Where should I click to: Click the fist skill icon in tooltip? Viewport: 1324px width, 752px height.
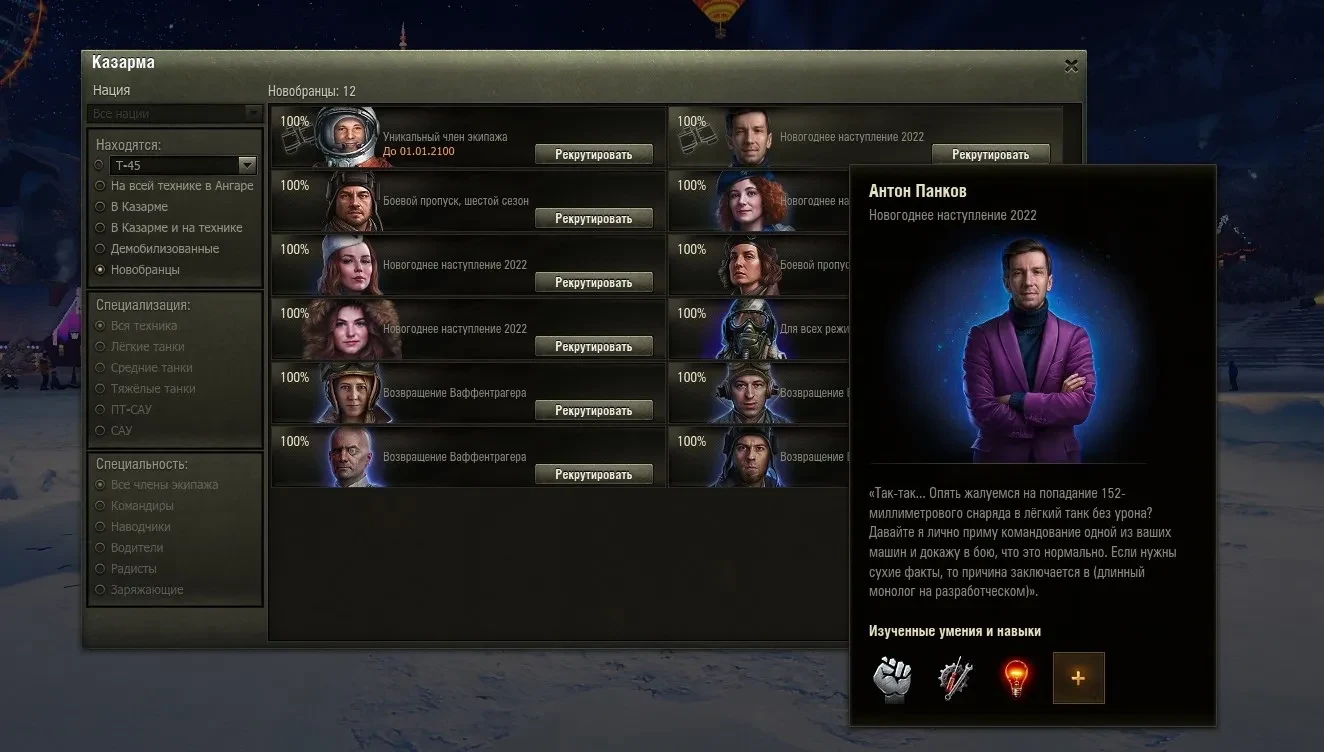point(894,678)
